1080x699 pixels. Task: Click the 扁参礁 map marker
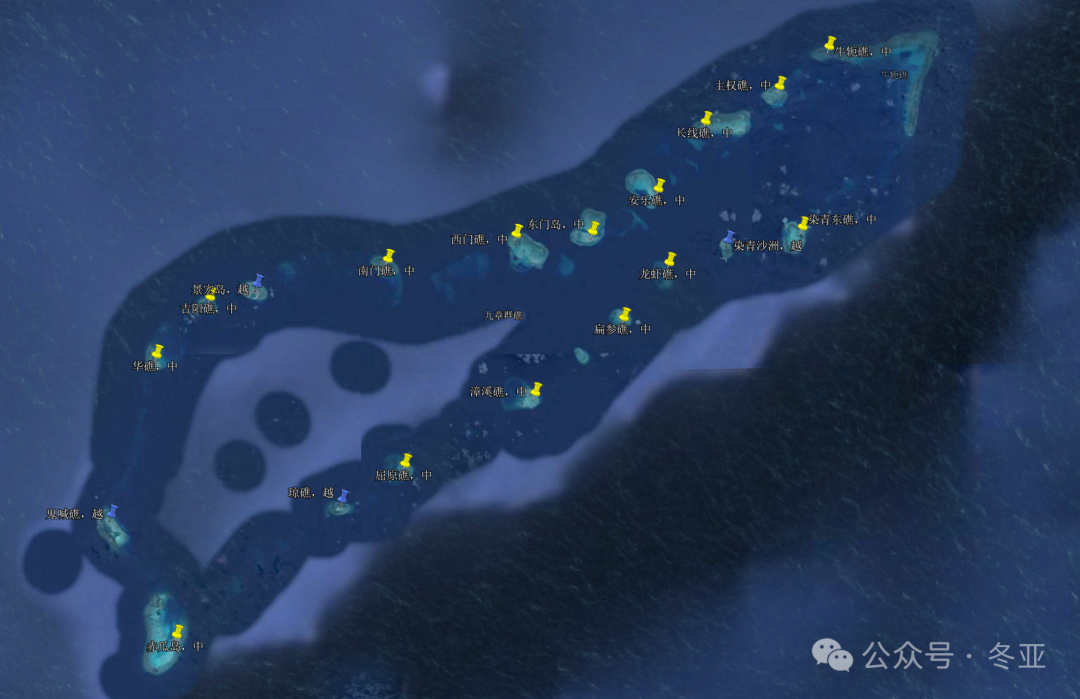click(625, 314)
